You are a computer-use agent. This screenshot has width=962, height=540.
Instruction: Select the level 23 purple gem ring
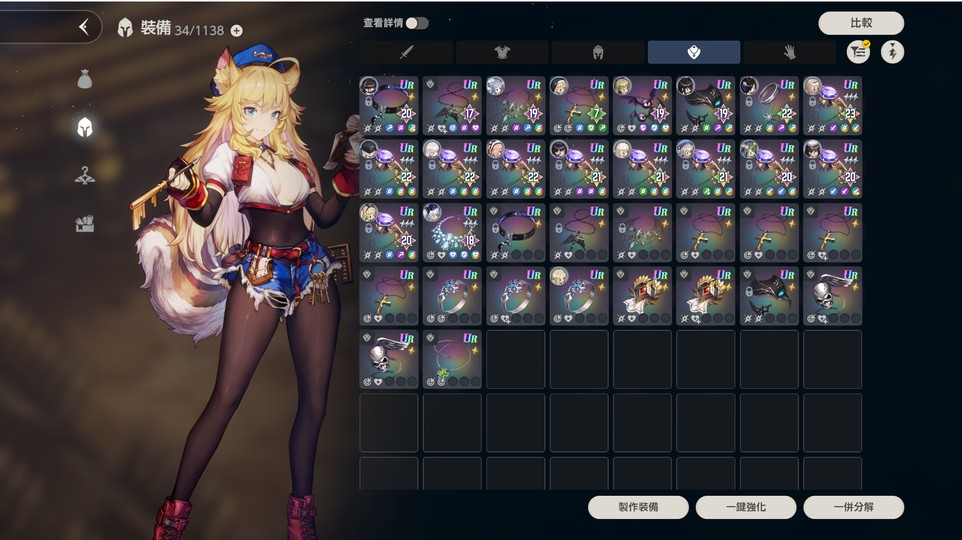[832, 105]
